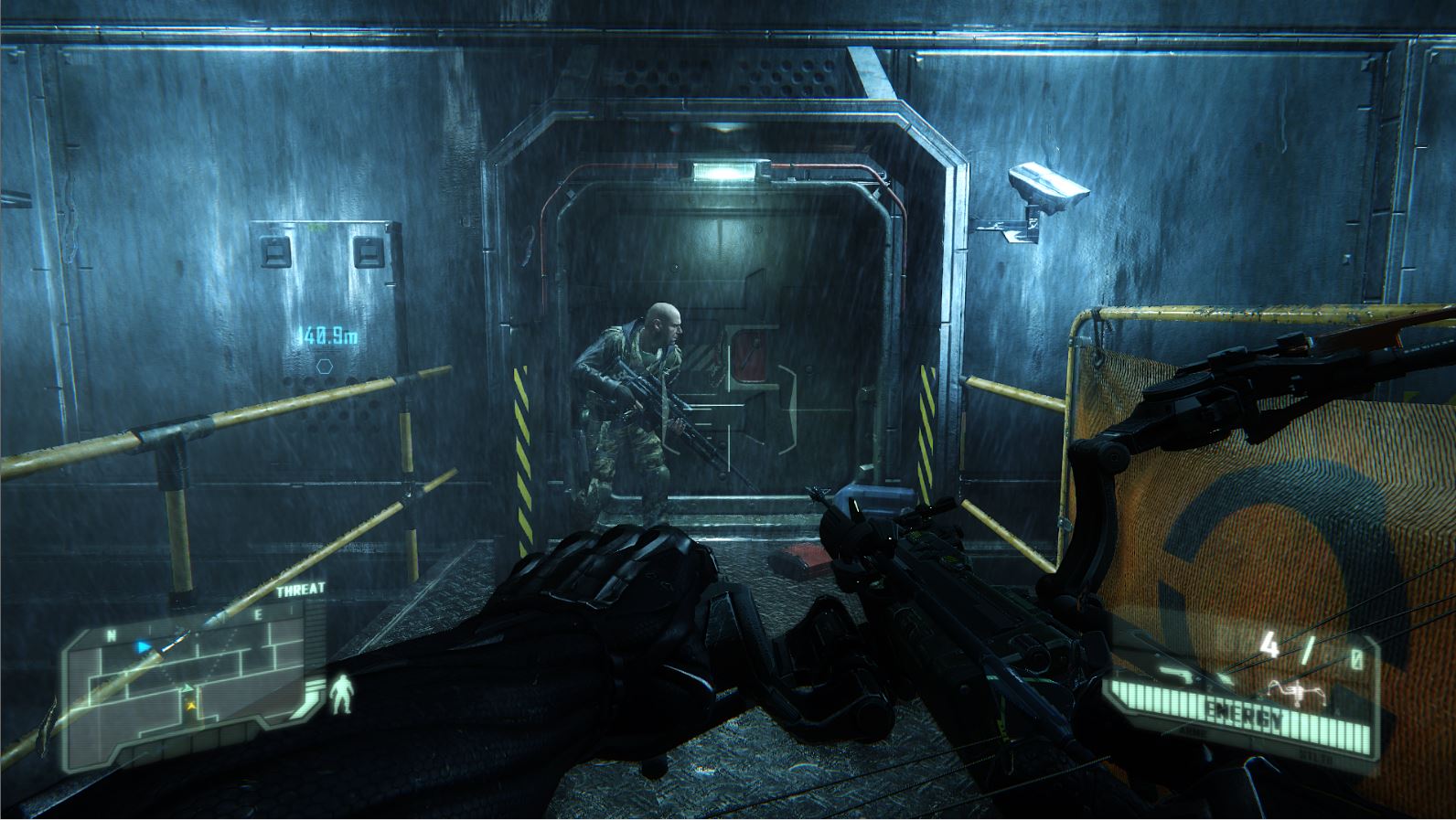Select the hexagon objective waypoint marker
Viewport: 1456px width, 820px height.
[x=324, y=366]
